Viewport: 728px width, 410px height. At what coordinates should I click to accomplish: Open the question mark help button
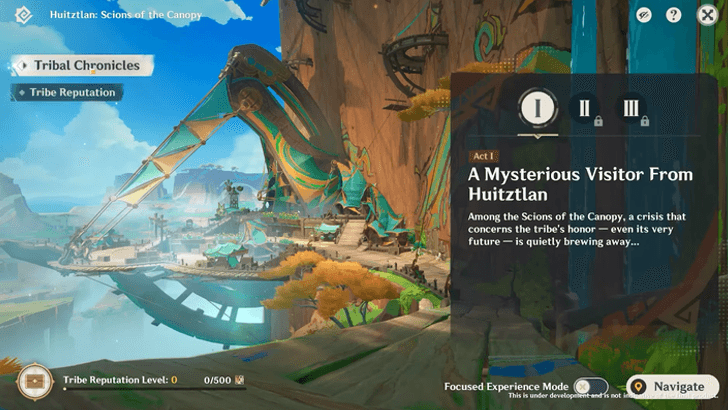pos(674,15)
